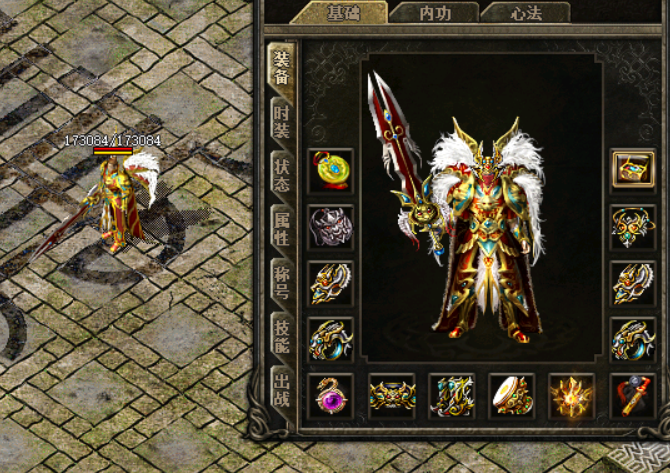Select the glowing golden sunburst slot

[x=572, y=395]
